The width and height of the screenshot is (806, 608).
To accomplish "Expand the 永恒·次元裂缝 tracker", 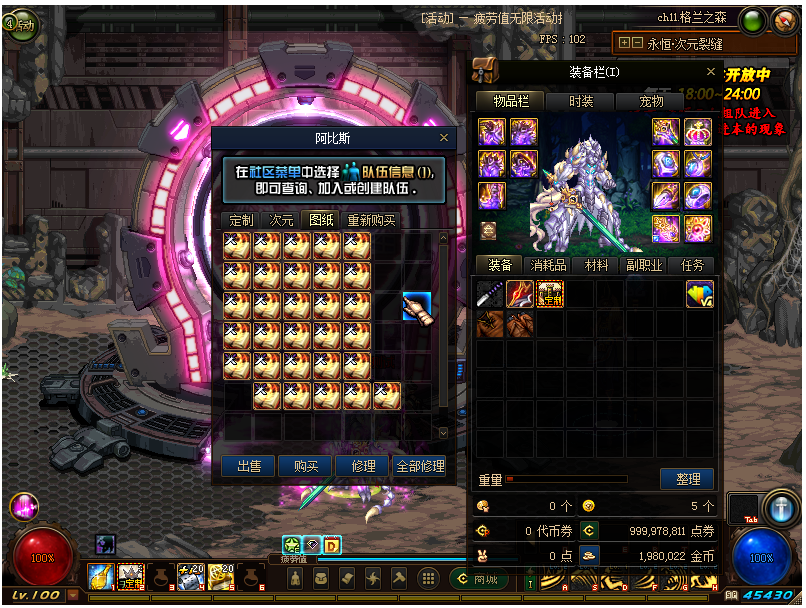I will pyautogui.click(x=624, y=43).
